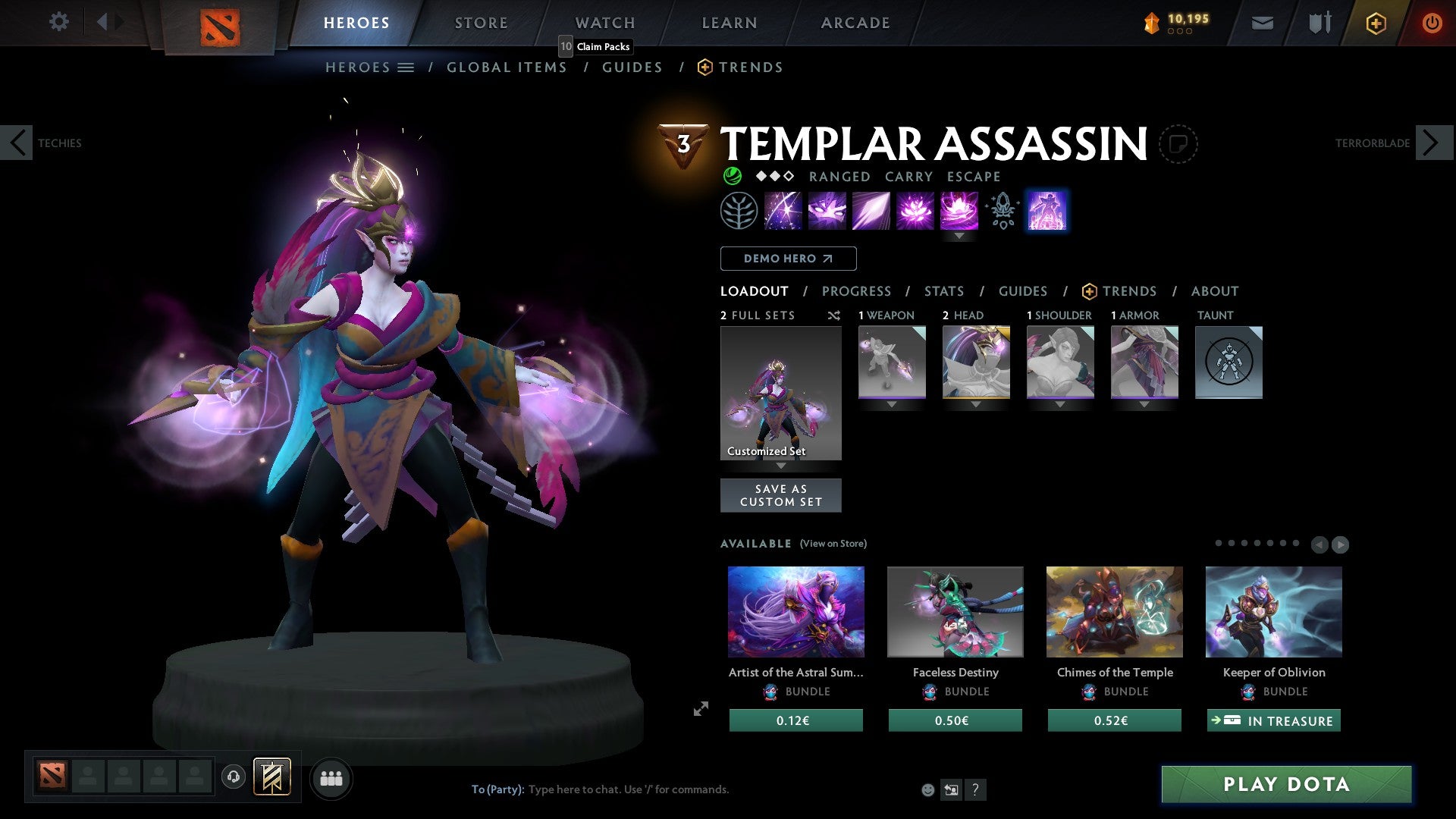The width and height of the screenshot is (1456, 819).
Task: Open Dota Plus hexagon icon
Action: tap(1375, 23)
